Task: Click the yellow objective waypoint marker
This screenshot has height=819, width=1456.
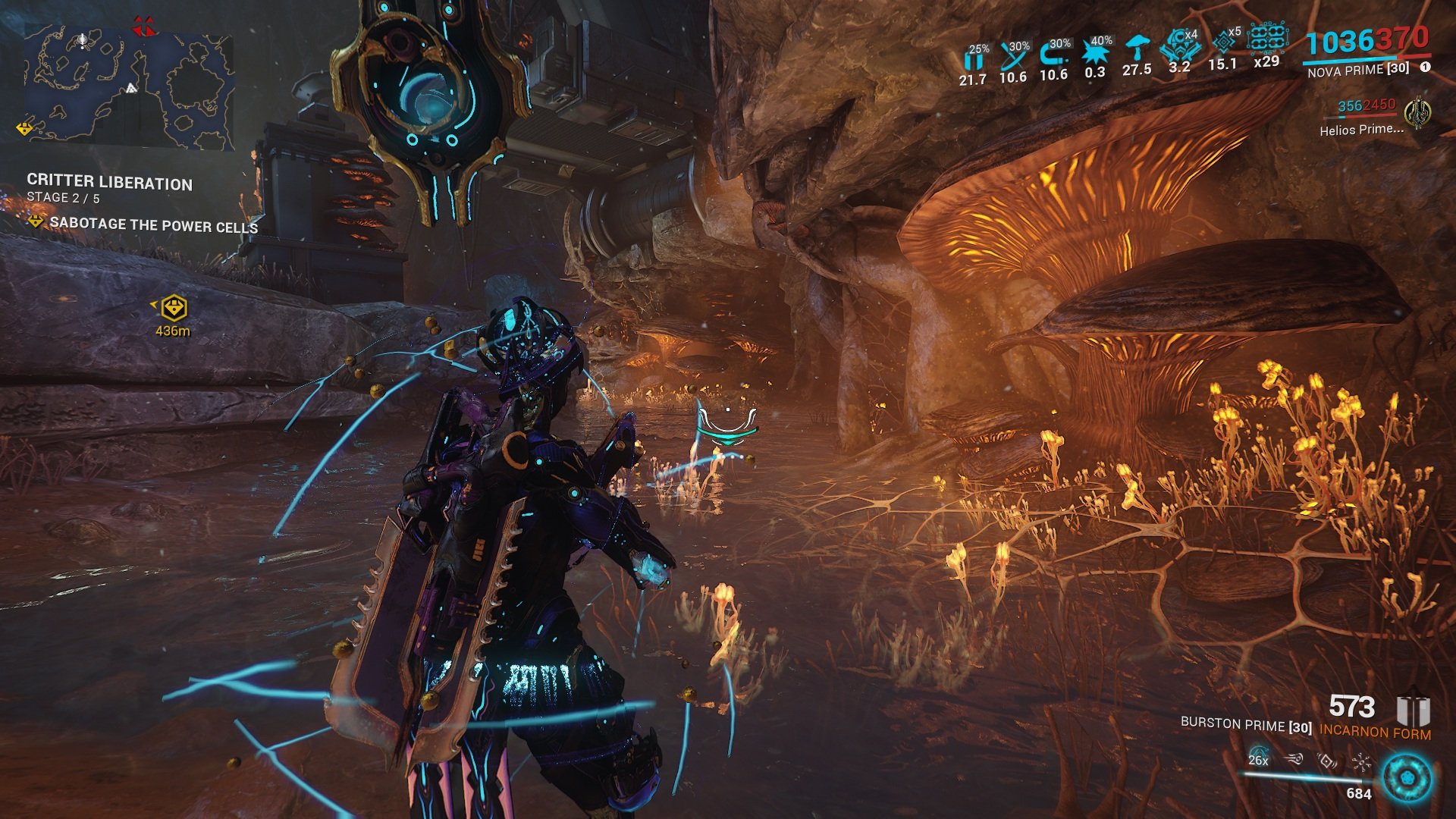Action: (174, 308)
